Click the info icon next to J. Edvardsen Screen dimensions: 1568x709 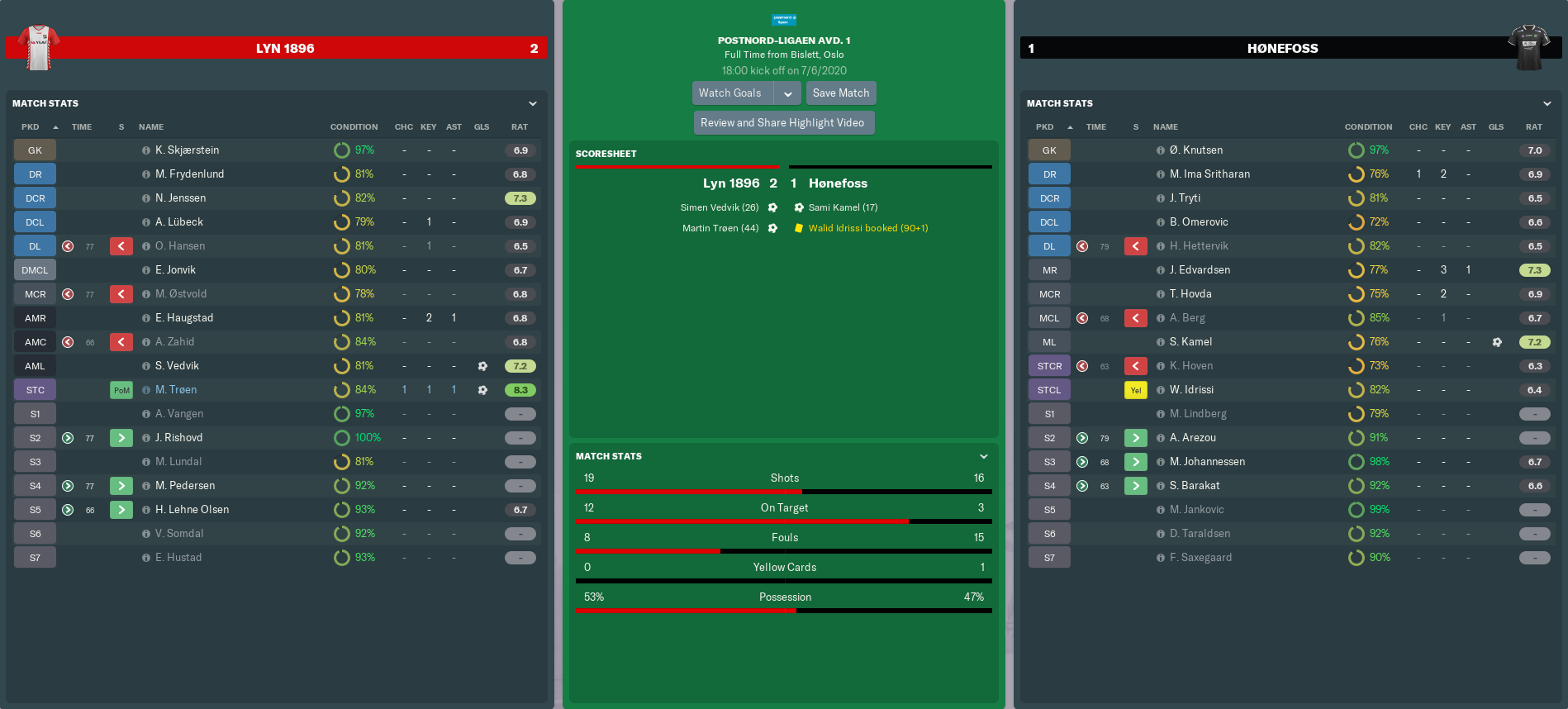pos(1161,270)
